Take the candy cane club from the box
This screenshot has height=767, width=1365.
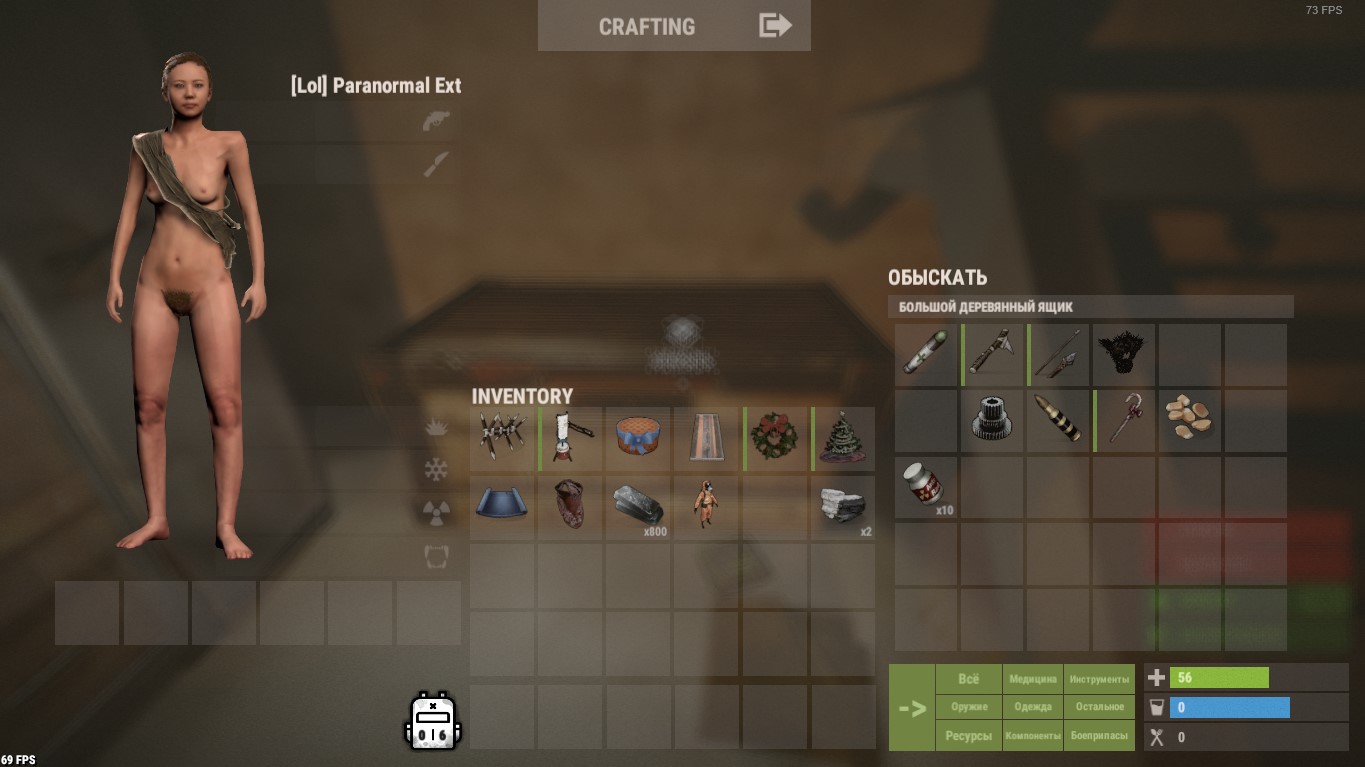[x=1125, y=420]
